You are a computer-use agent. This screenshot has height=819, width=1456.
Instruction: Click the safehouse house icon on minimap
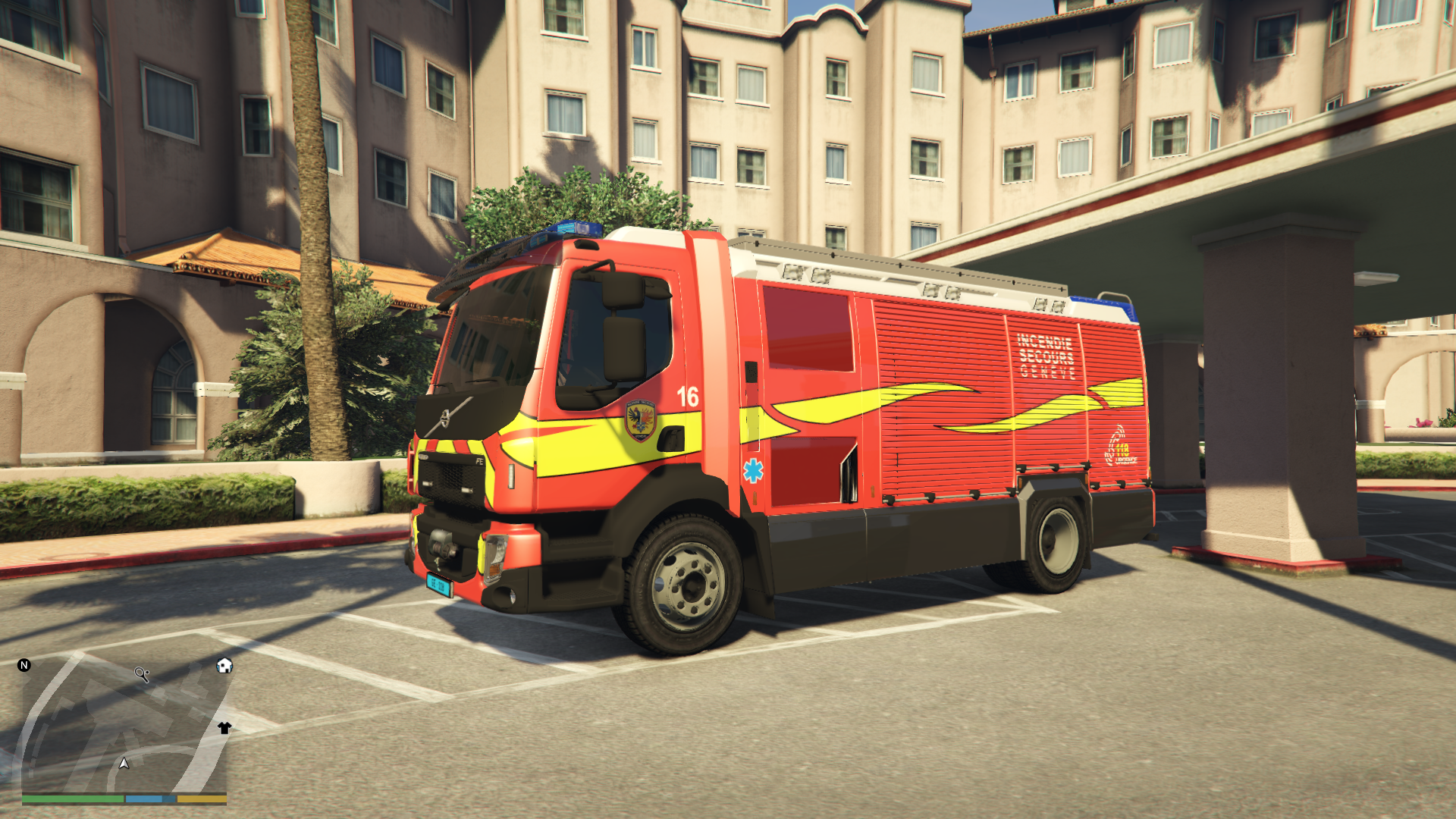point(224,666)
